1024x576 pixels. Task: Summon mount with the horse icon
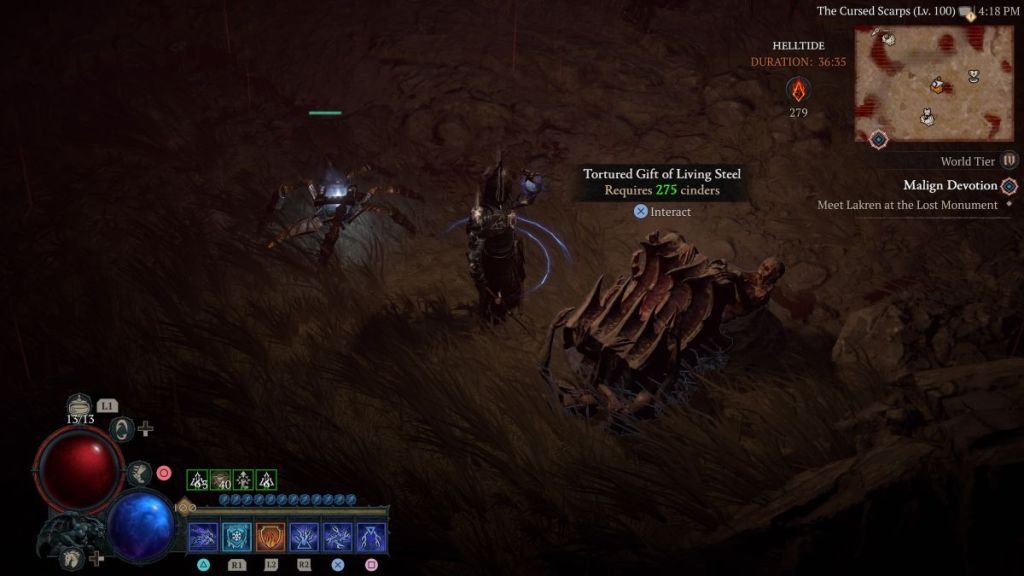click(x=72, y=558)
